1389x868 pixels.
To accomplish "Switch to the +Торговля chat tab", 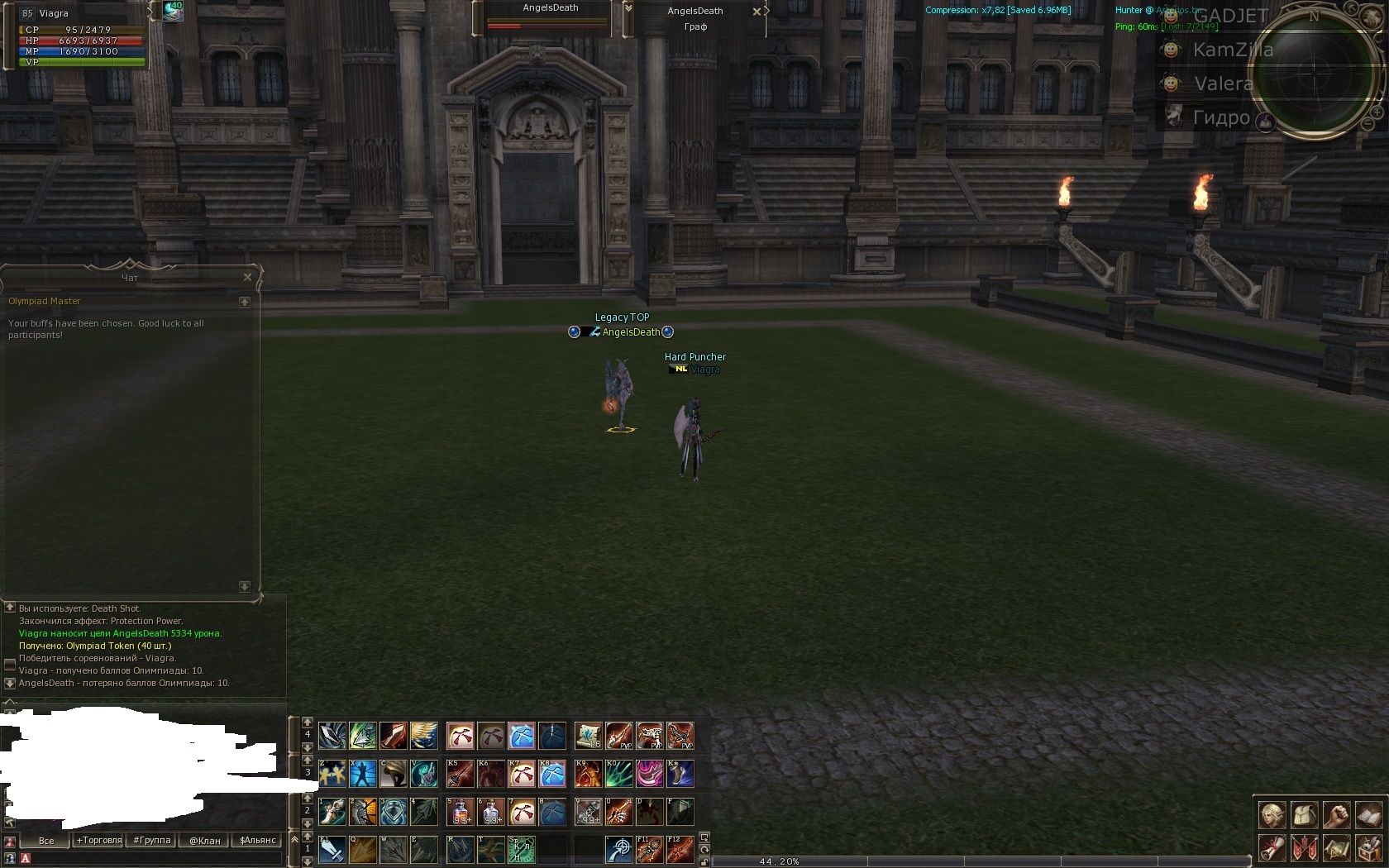I will tap(99, 841).
